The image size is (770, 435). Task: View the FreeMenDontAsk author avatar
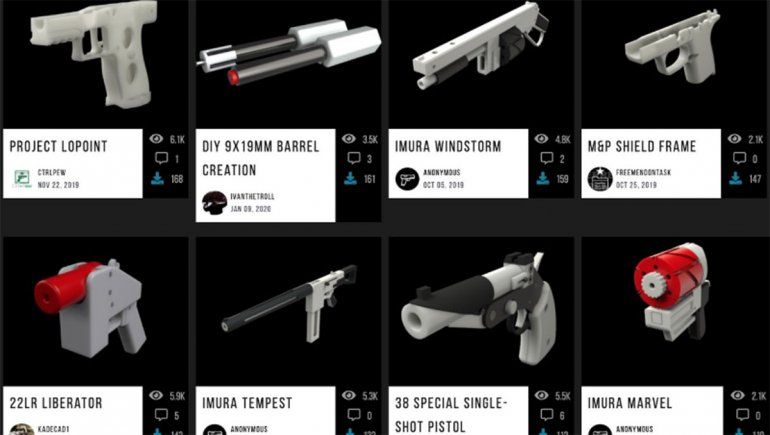coord(600,179)
